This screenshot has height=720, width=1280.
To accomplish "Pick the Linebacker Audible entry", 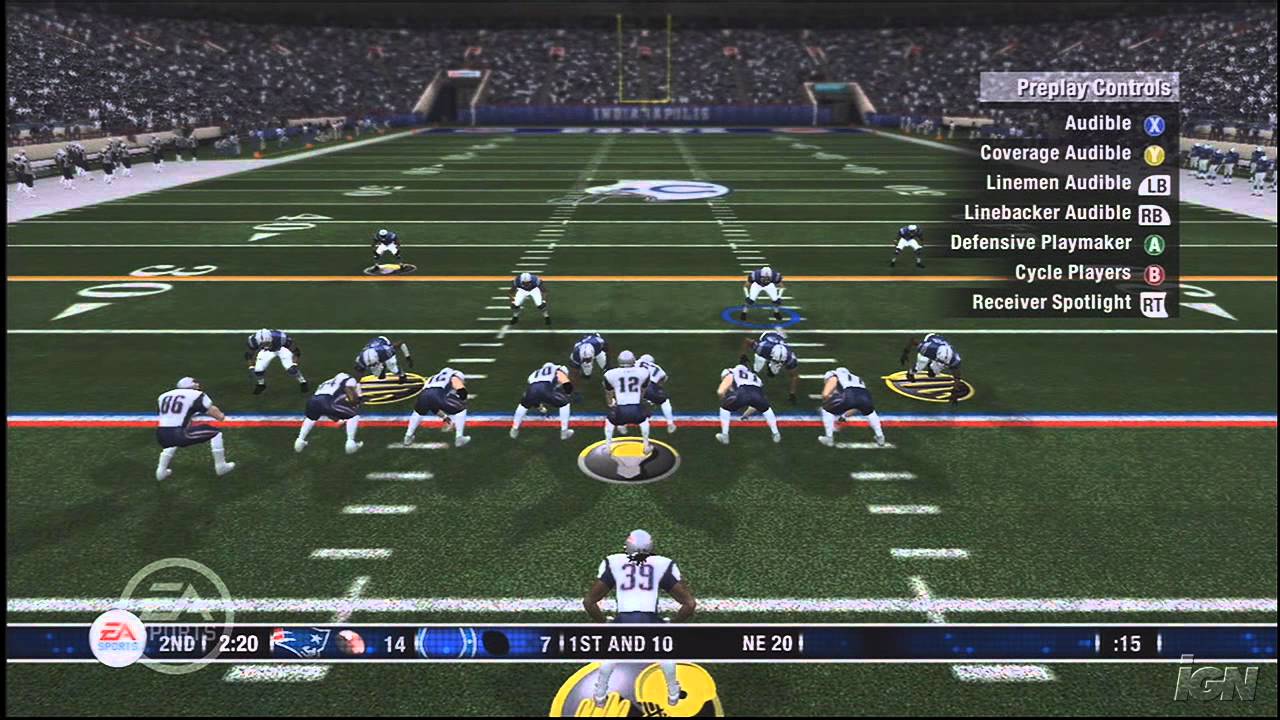I will [1048, 213].
